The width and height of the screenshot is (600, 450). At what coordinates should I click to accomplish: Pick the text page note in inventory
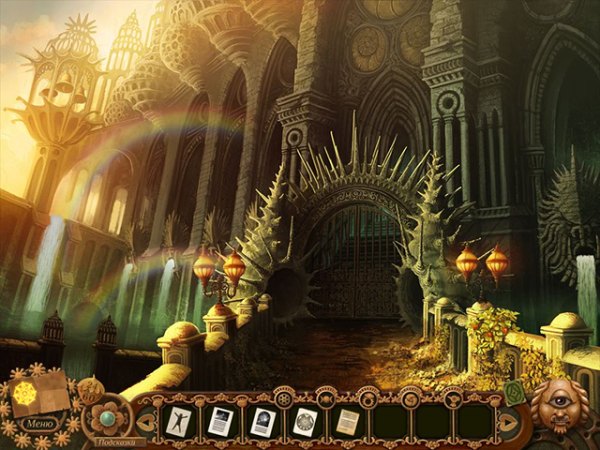(x=220, y=421)
